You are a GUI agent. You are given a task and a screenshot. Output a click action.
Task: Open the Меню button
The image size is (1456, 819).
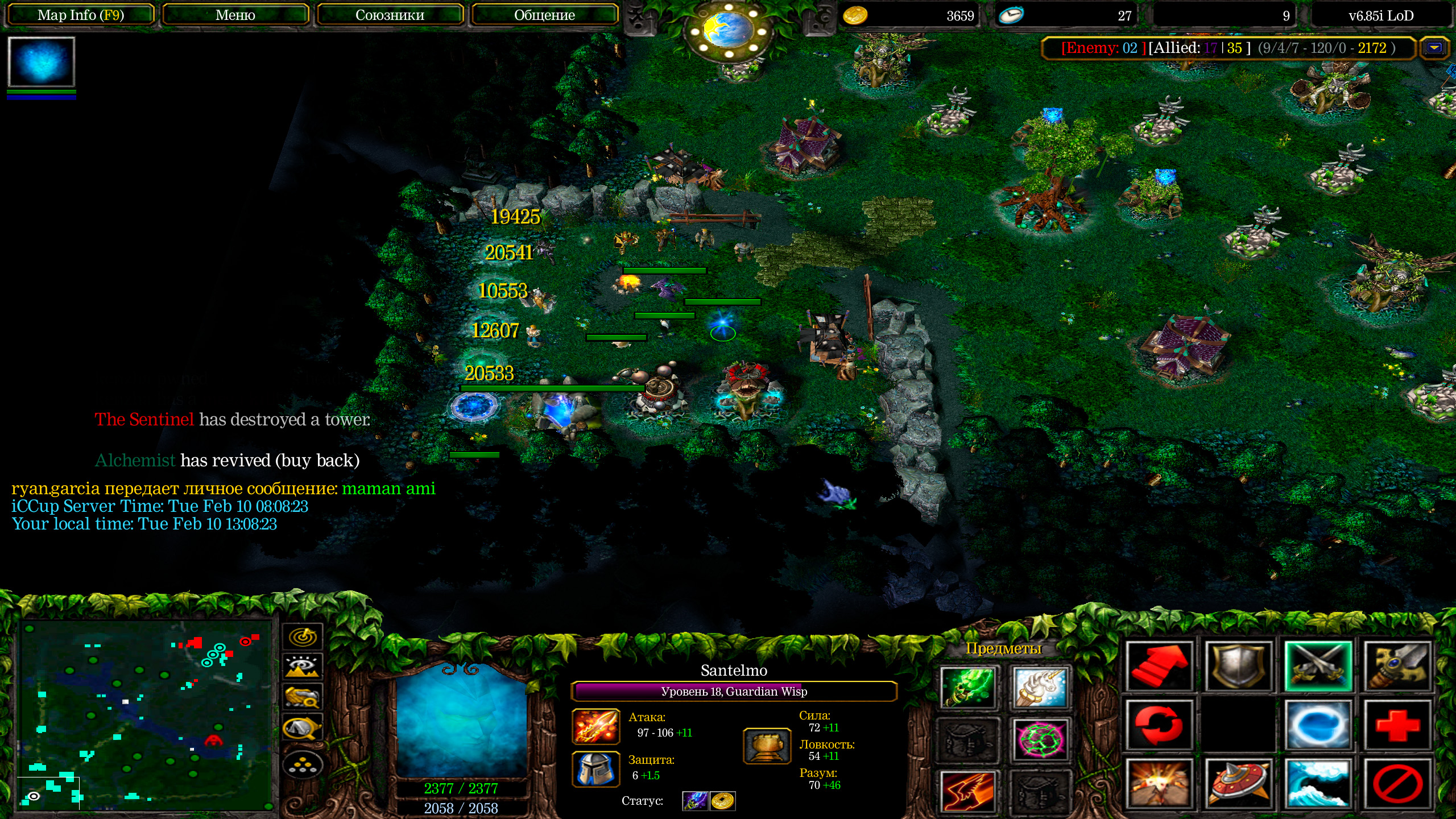click(235, 15)
